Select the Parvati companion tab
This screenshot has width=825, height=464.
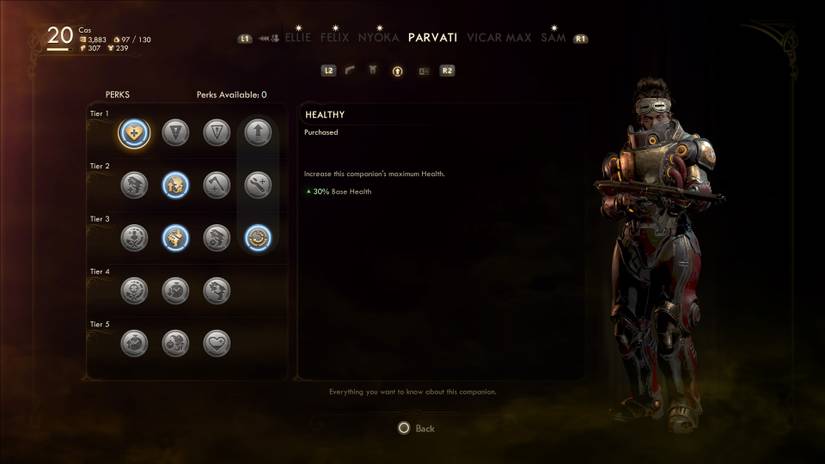(x=433, y=38)
